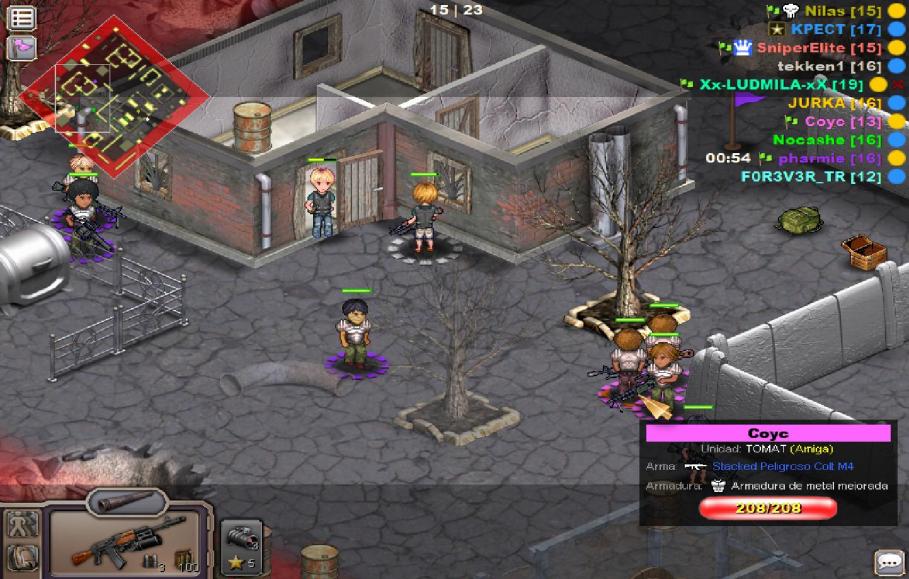Screen dimensions: 909x579
Task: Toggle the standing stance button
Action: [x=22, y=523]
